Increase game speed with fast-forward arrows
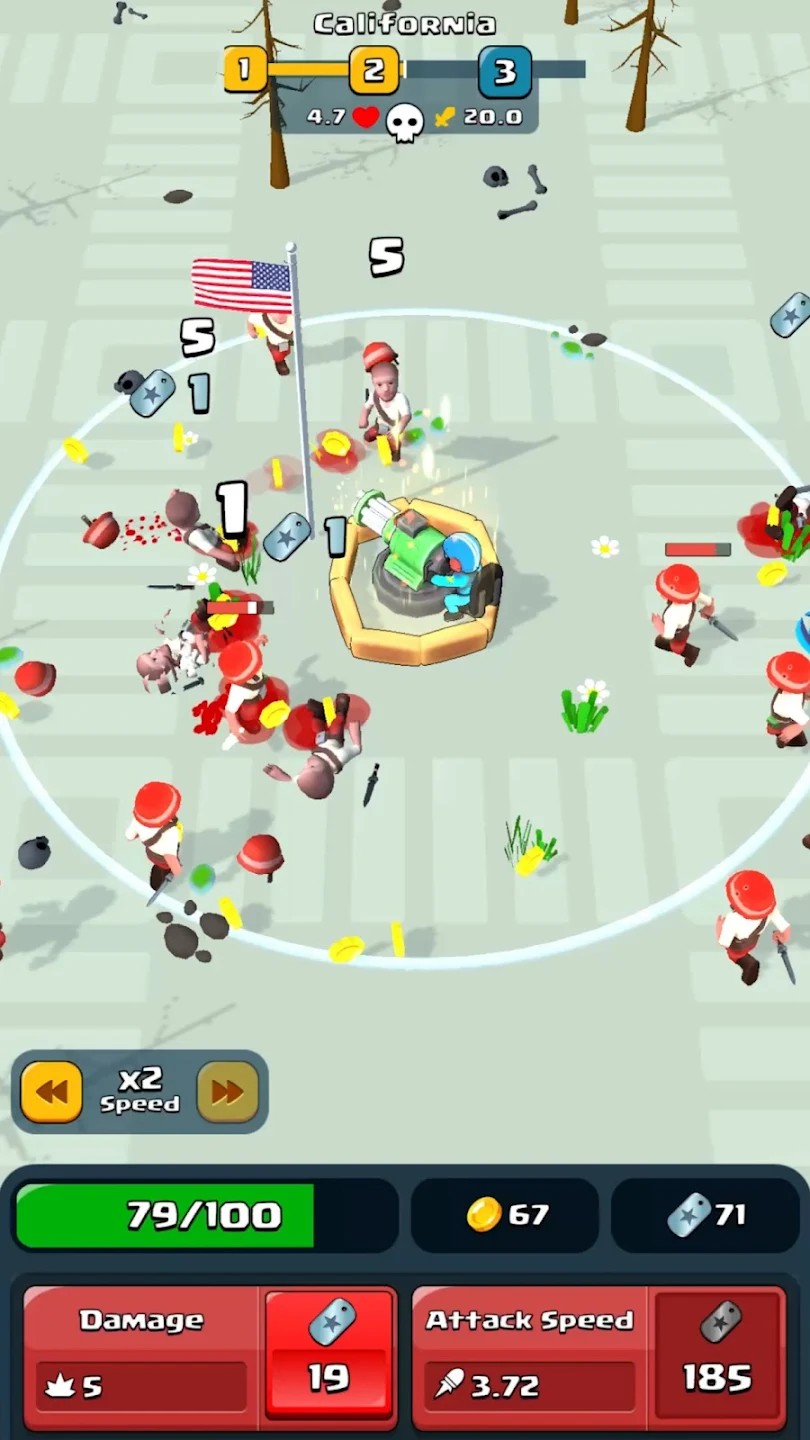The width and height of the screenshot is (810, 1440). click(227, 1091)
